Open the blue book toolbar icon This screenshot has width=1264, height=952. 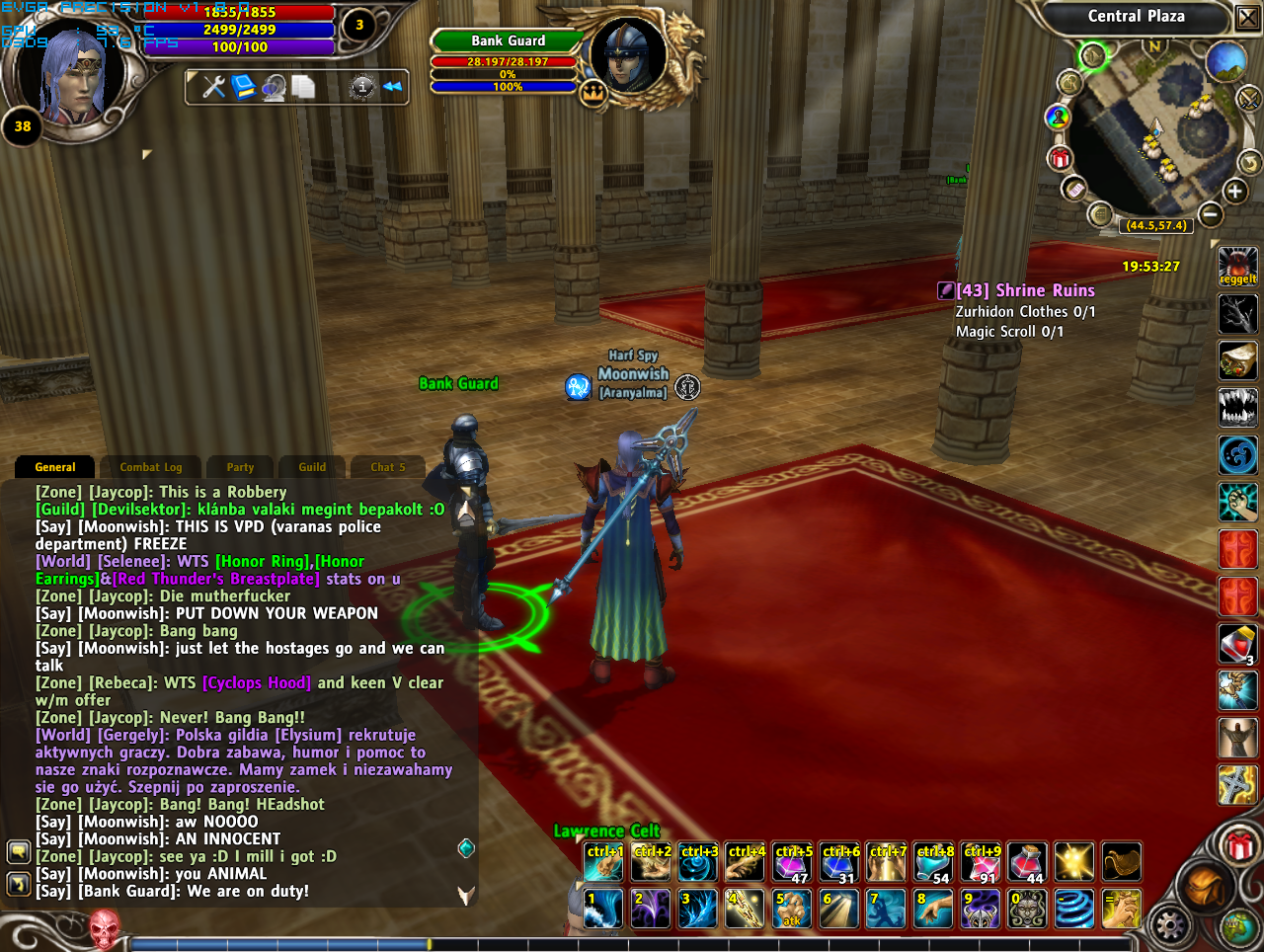click(x=243, y=87)
